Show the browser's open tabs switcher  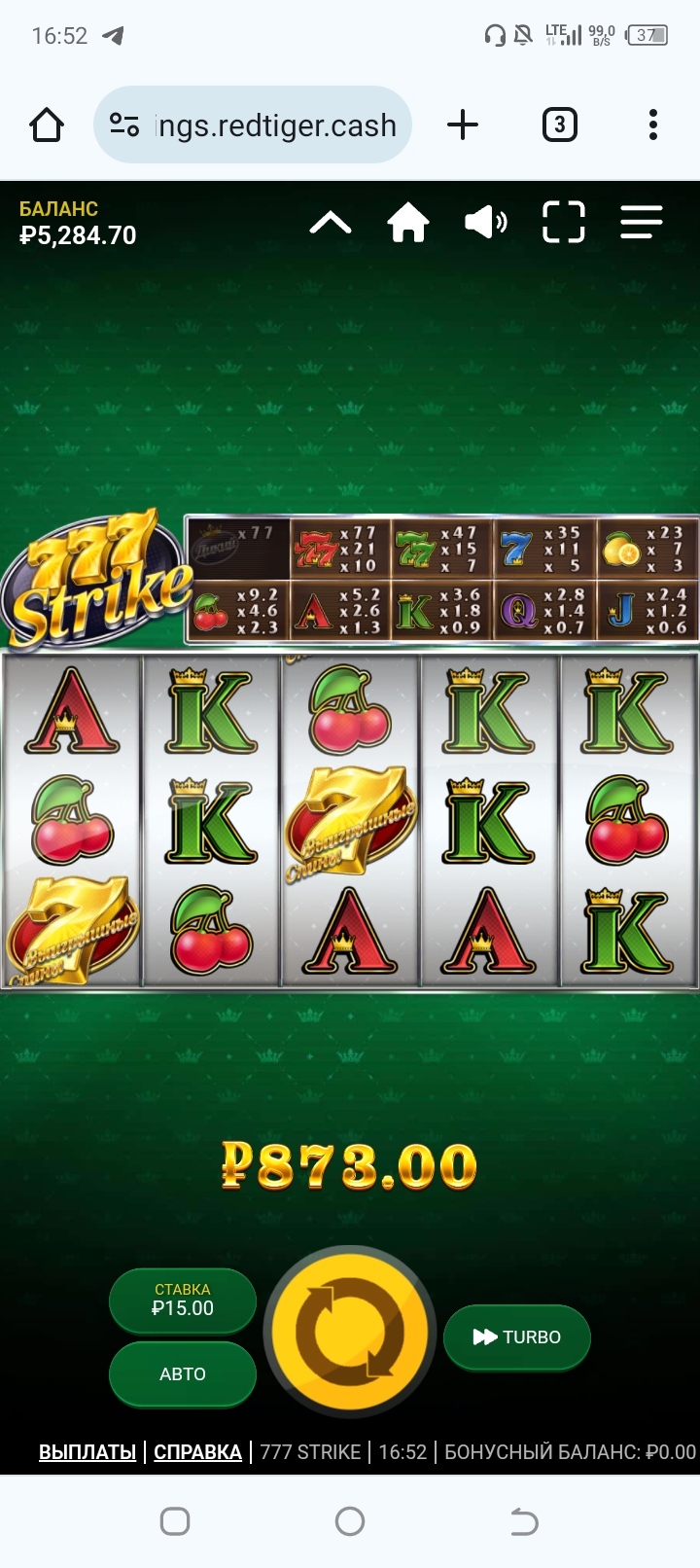(559, 125)
